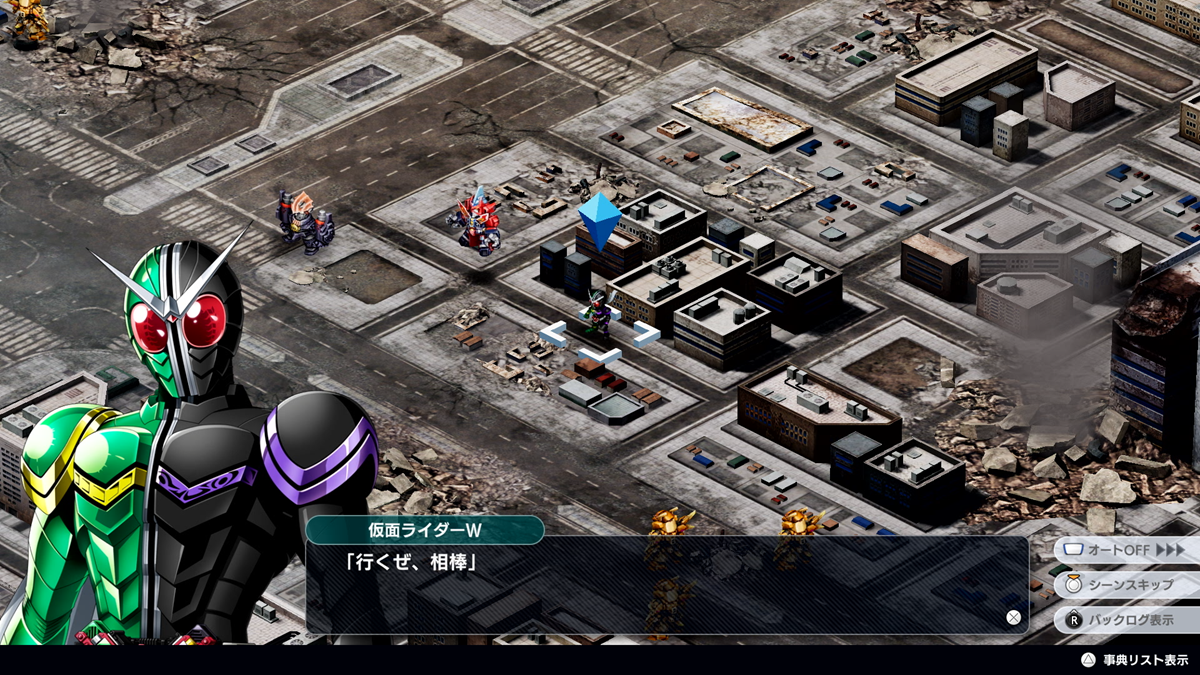Advance the 「行くぜ、相棒」 dialogue box
This screenshot has width=1200, height=675.
(666, 585)
